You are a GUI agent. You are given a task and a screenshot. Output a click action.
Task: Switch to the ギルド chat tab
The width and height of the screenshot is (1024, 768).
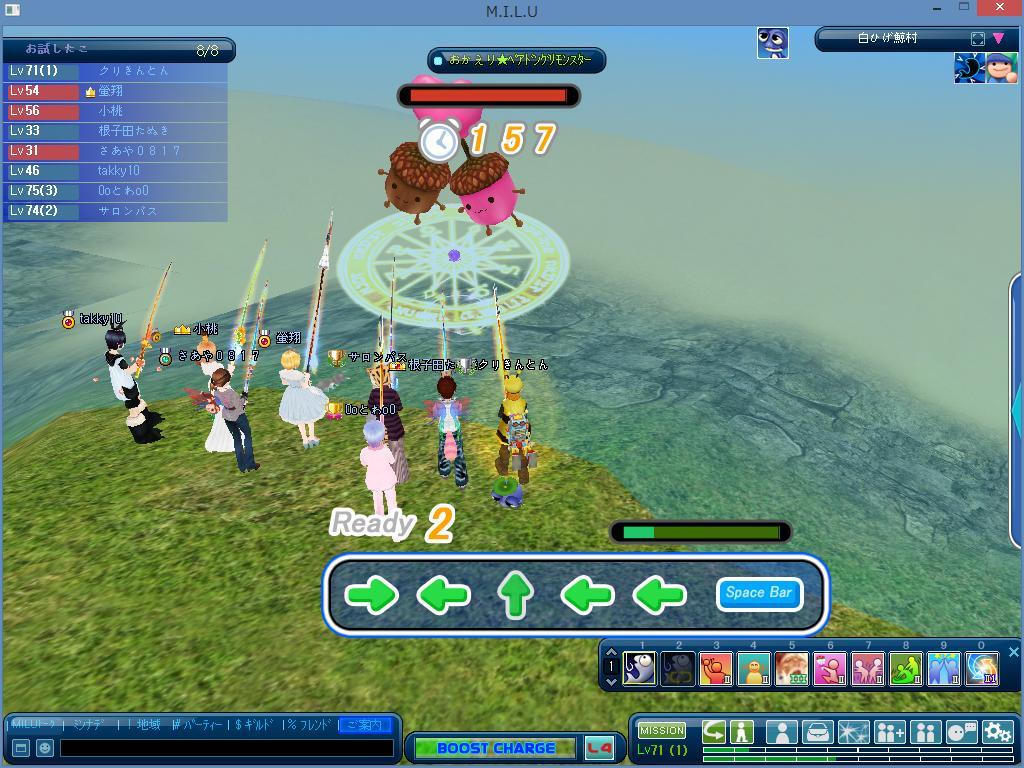[x=255, y=724]
